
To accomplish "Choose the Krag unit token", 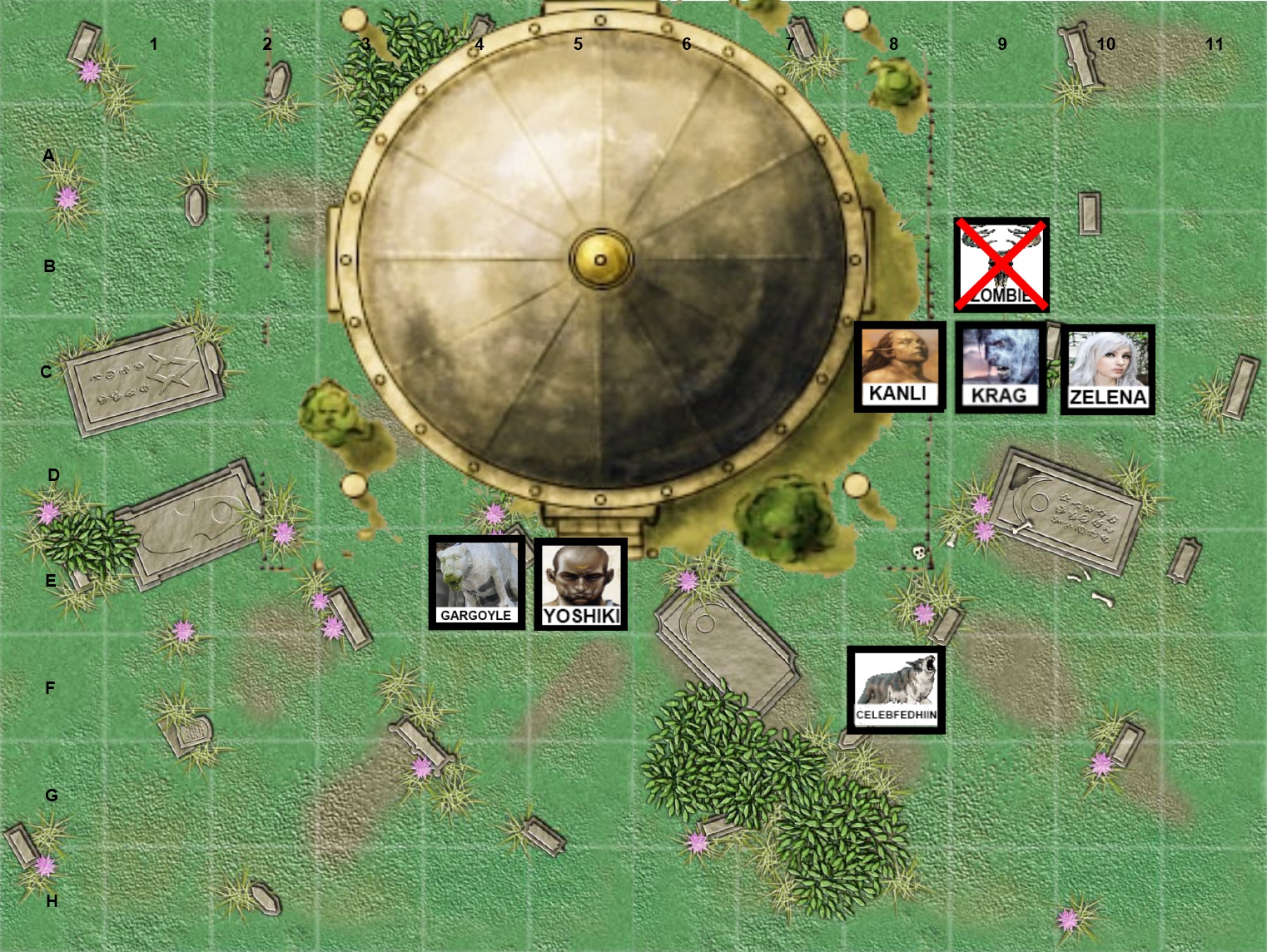I will click(1000, 367).
